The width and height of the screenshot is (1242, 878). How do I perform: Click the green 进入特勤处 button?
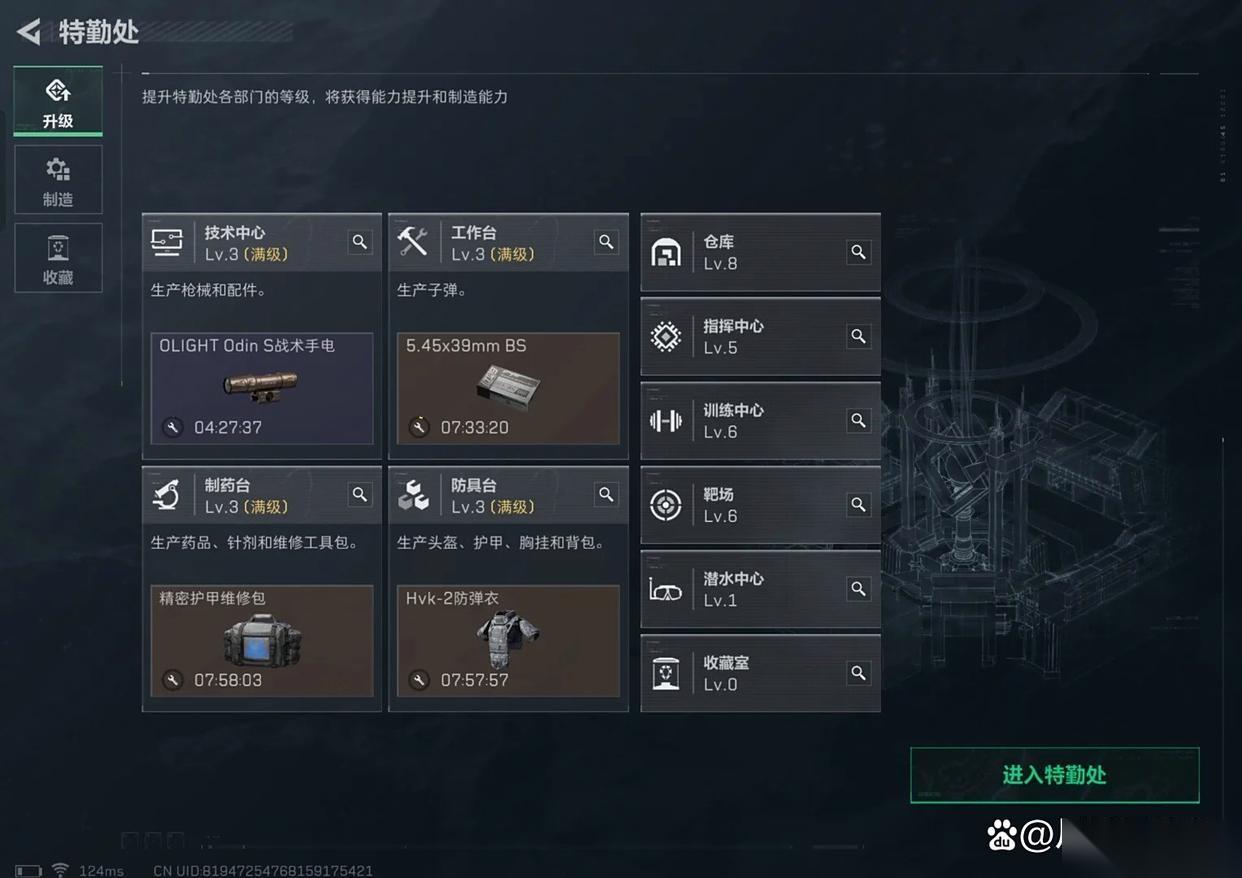(x=1054, y=775)
